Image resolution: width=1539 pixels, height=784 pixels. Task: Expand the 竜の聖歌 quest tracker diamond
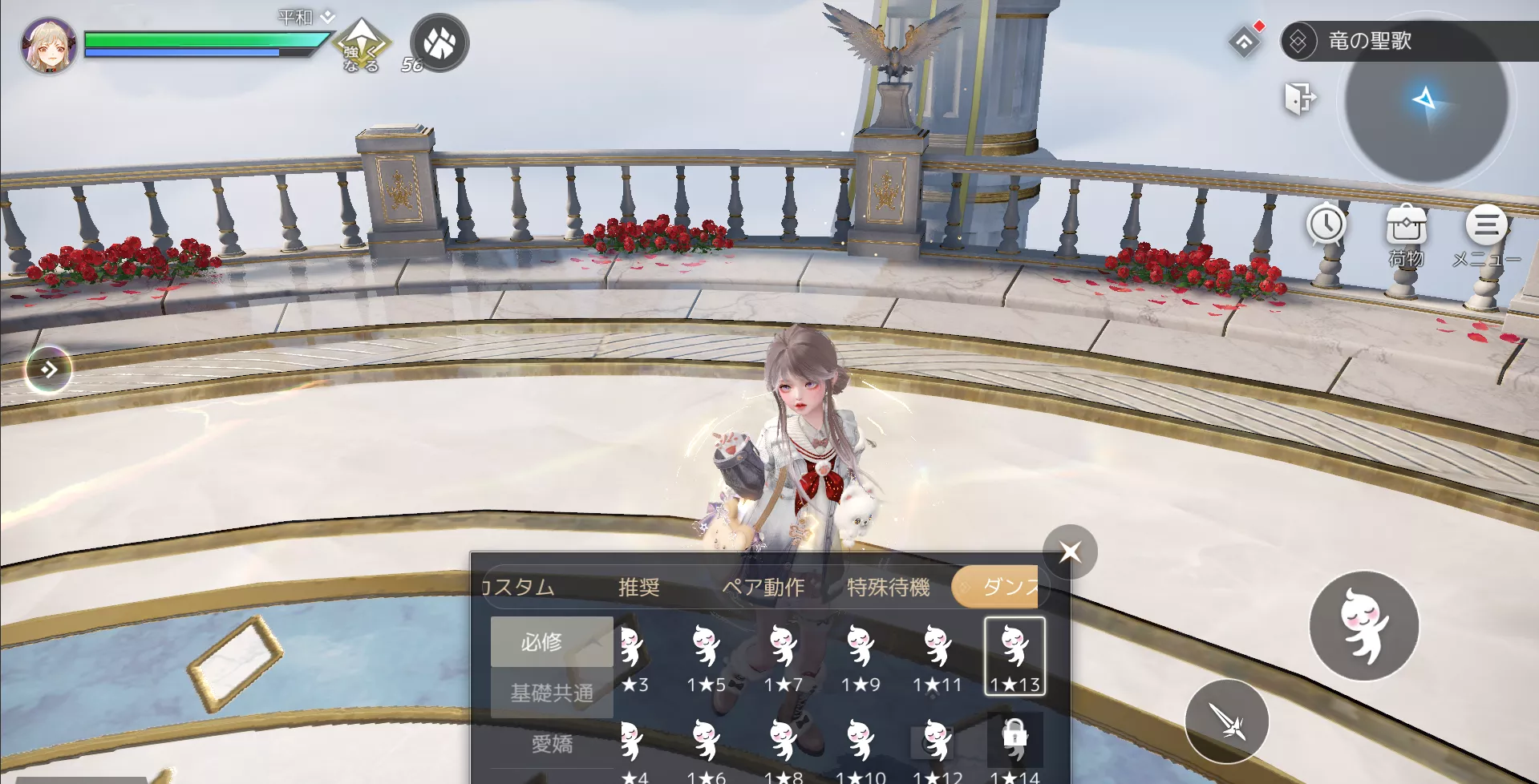coord(1298,41)
